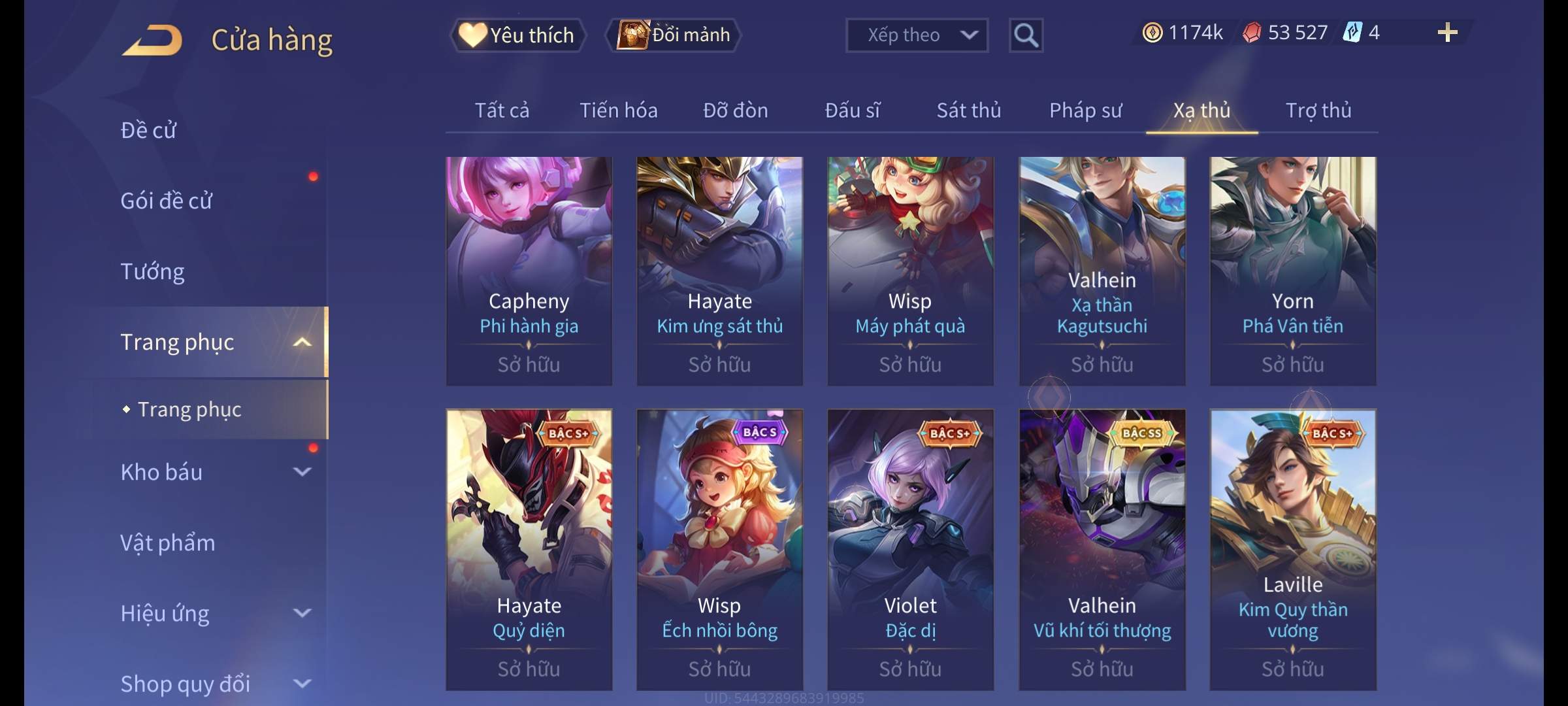Screen dimensions: 1568x706
Task: Select the Capheny Phi hành gia skin
Action: 529,271
